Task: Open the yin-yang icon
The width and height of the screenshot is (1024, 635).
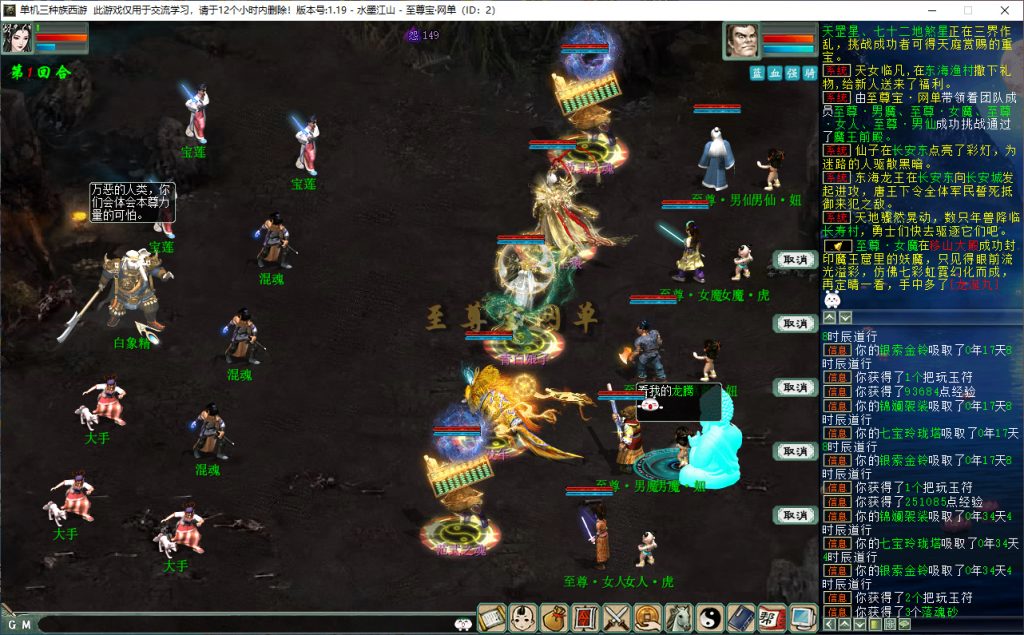Action: (710, 618)
